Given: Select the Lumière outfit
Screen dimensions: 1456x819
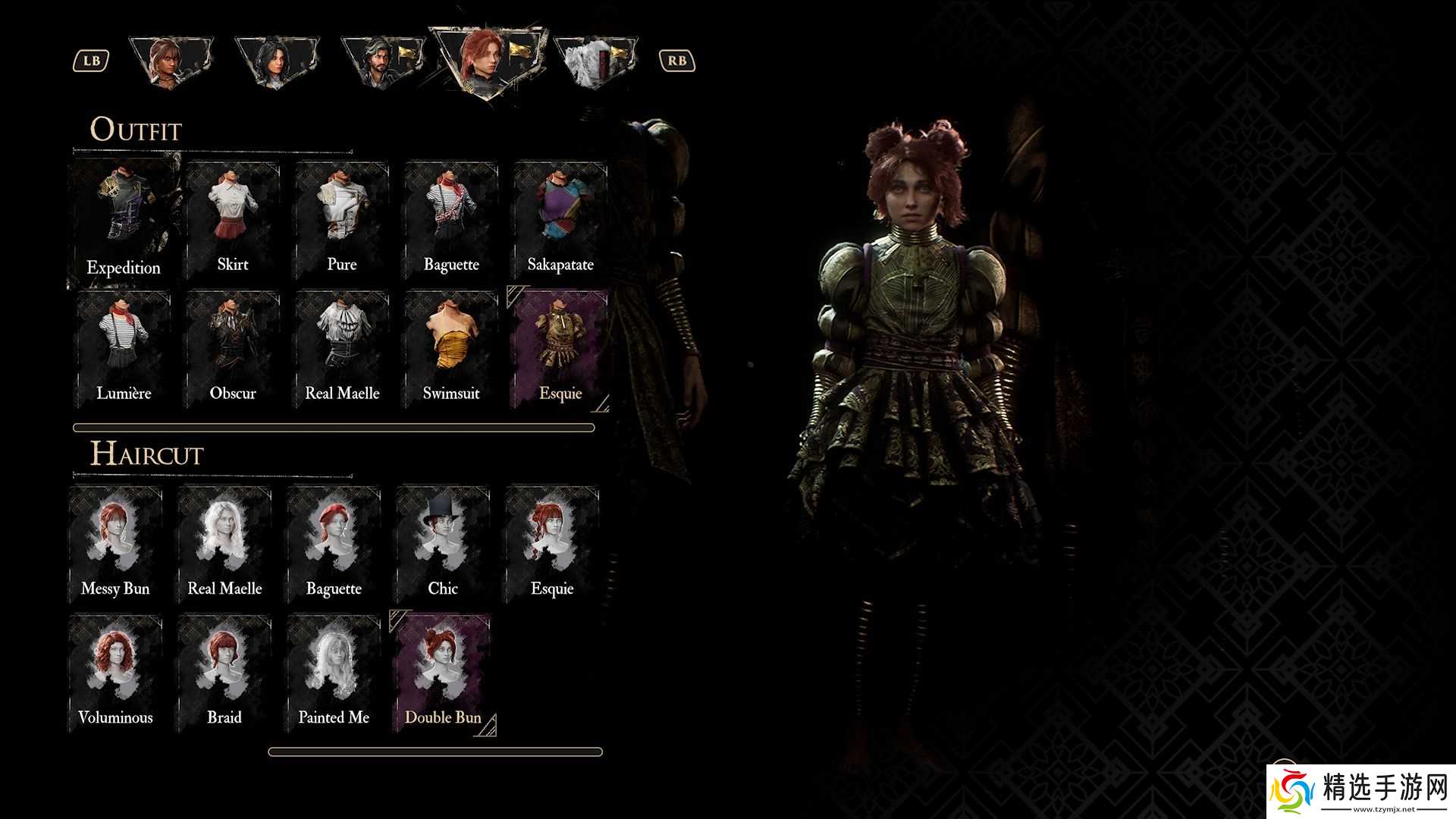Looking at the screenshot, I should tap(124, 349).
